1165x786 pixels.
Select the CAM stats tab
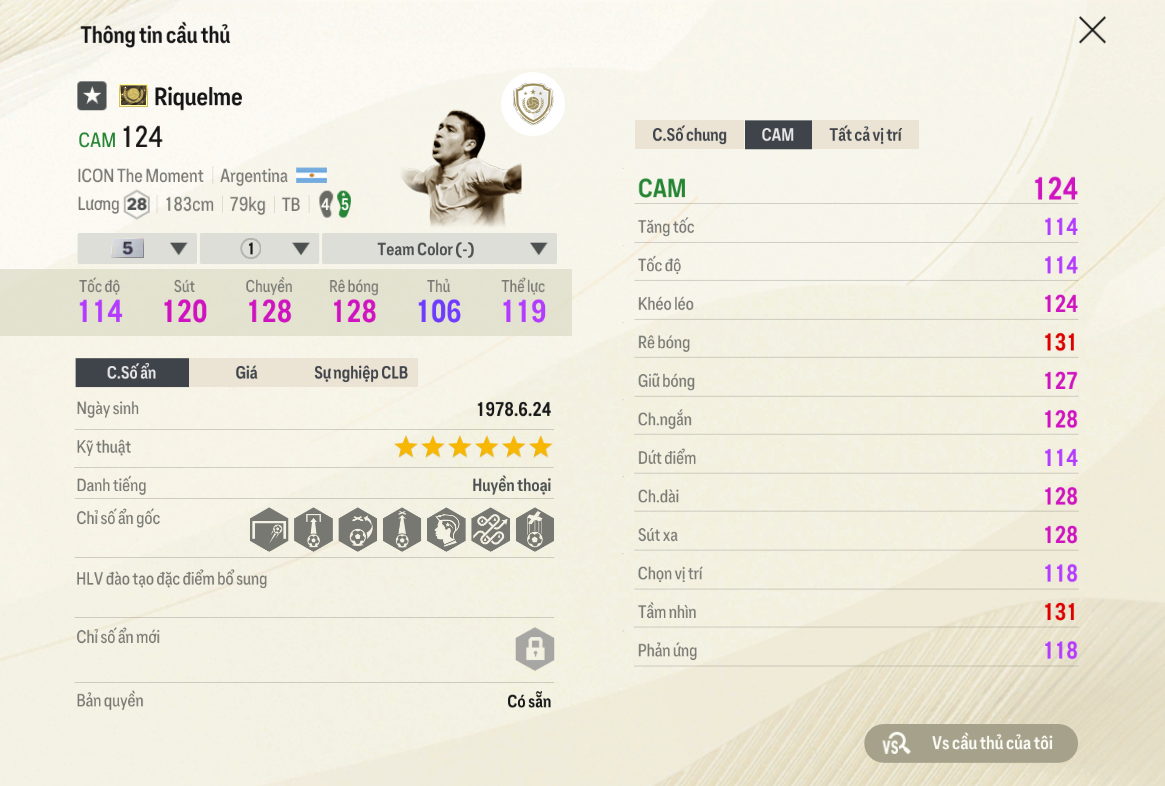777,135
